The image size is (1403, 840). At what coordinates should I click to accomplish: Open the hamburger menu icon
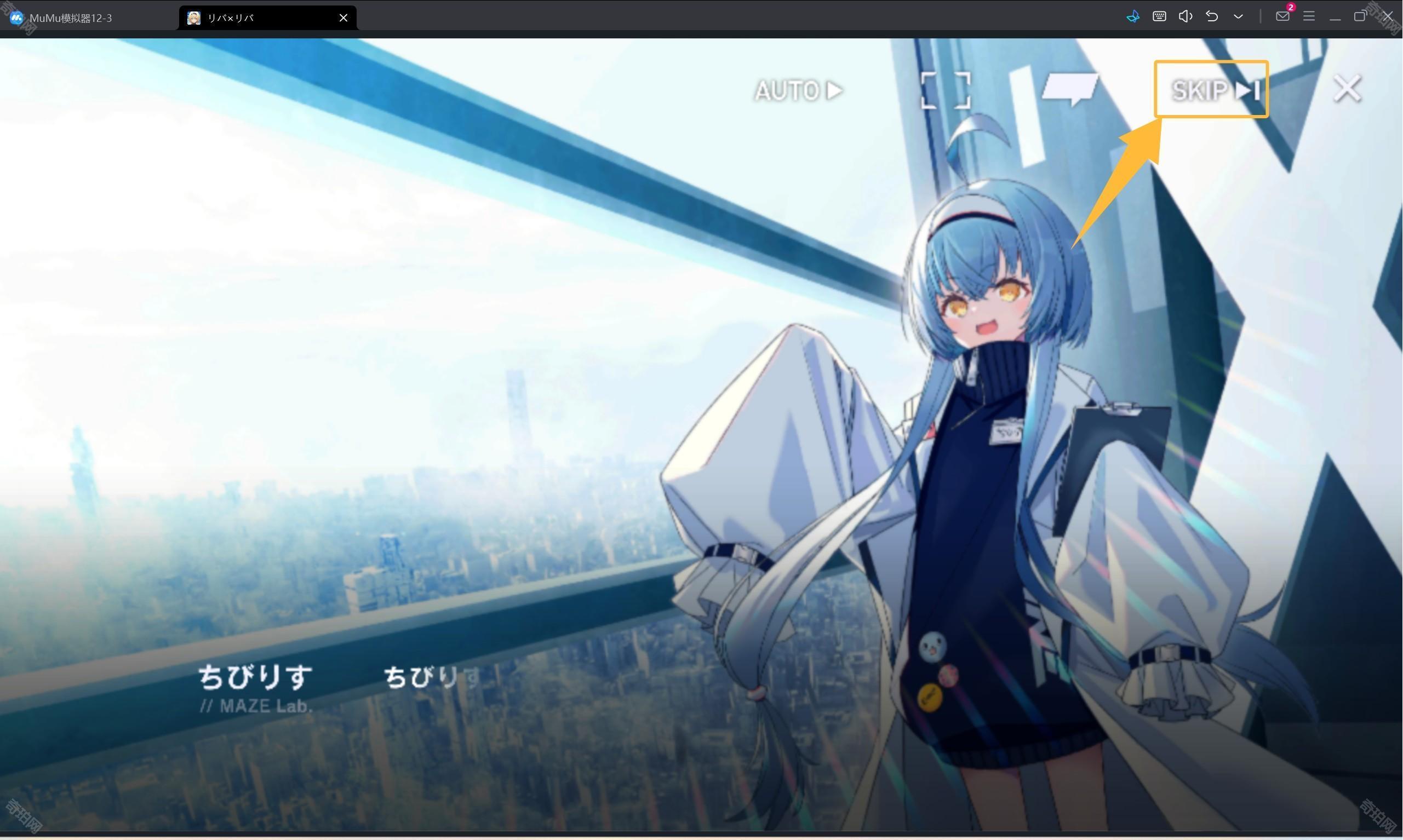pos(1308,16)
